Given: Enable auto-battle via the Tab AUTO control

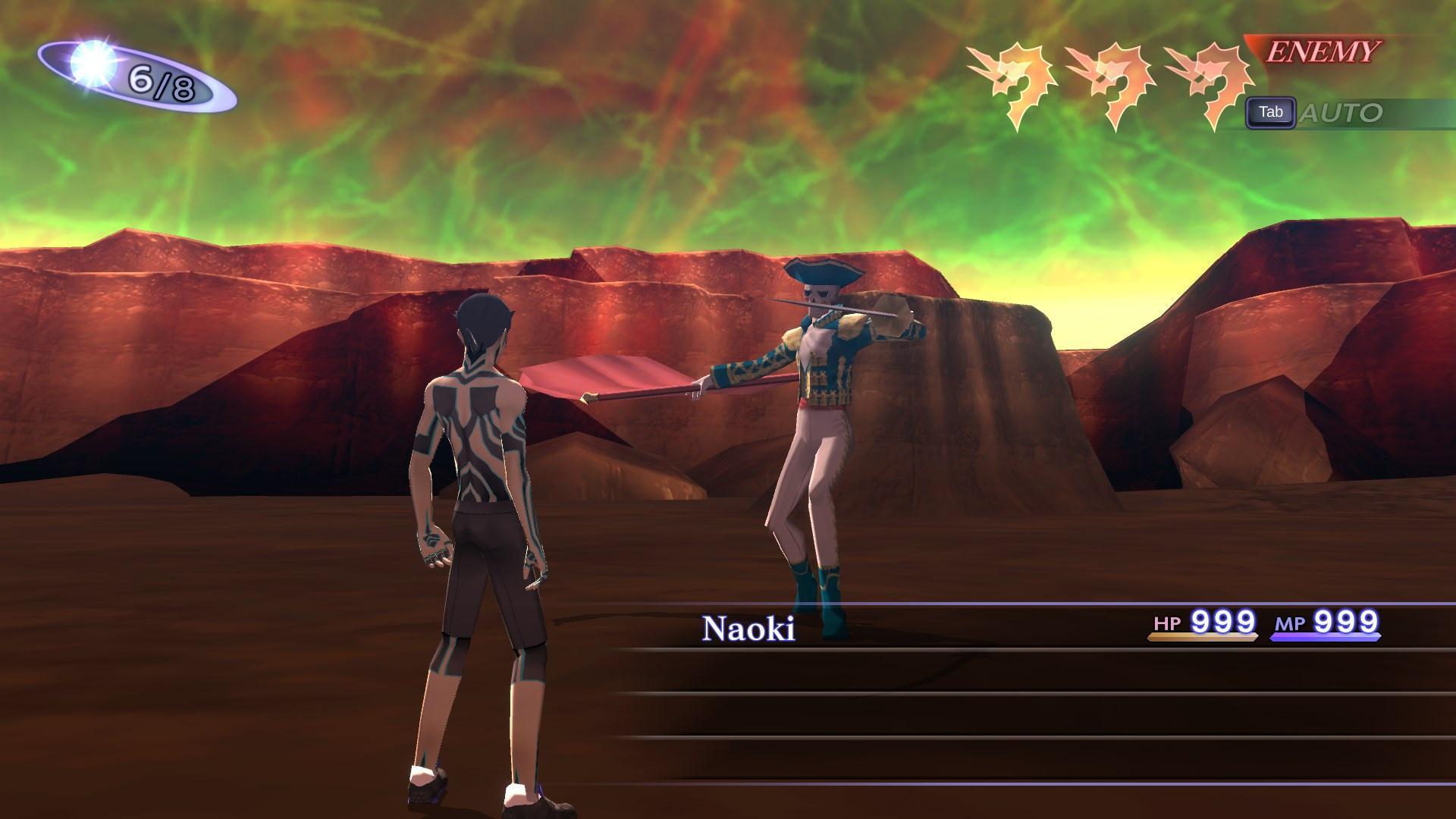Looking at the screenshot, I should click(x=1304, y=112).
